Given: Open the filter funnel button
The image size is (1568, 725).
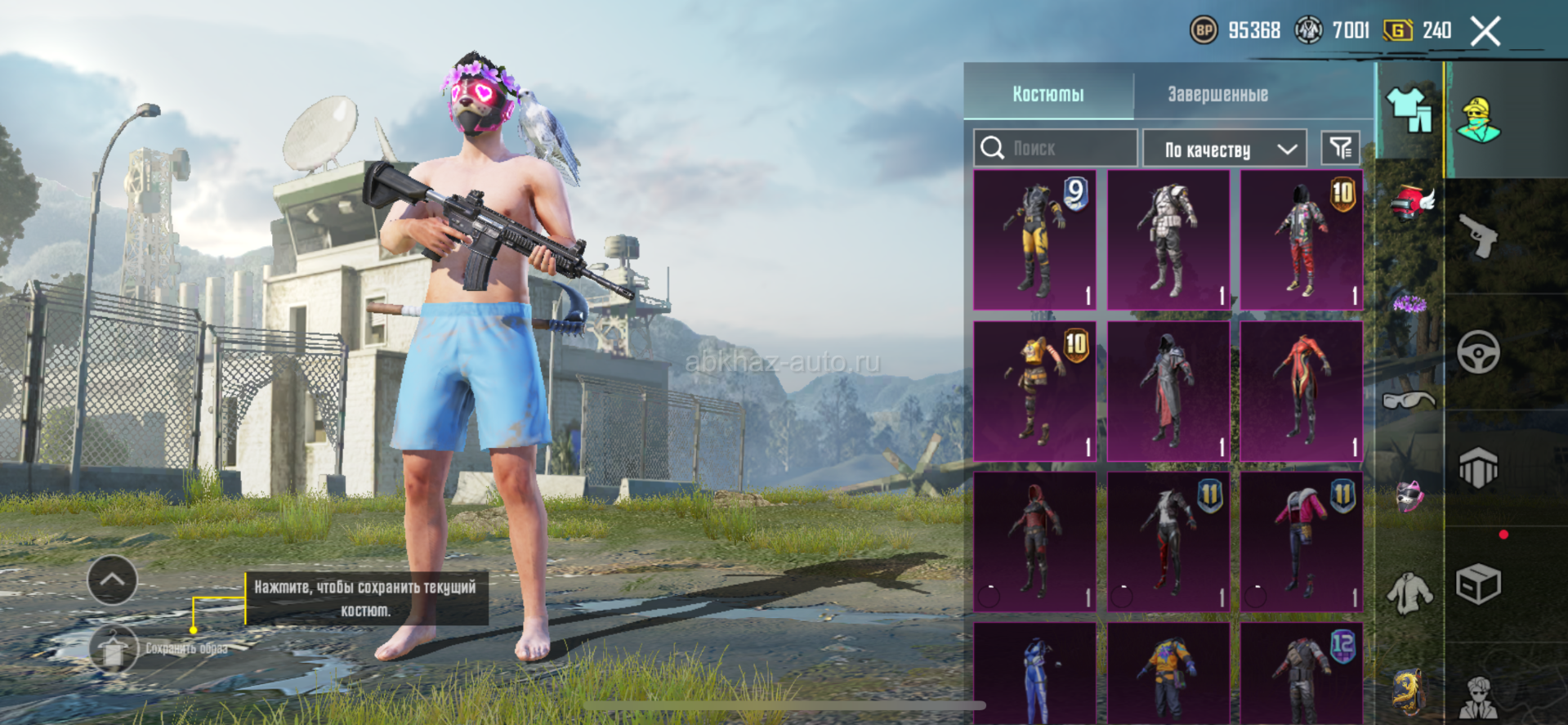Looking at the screenshot, I should pos(1340,148).
